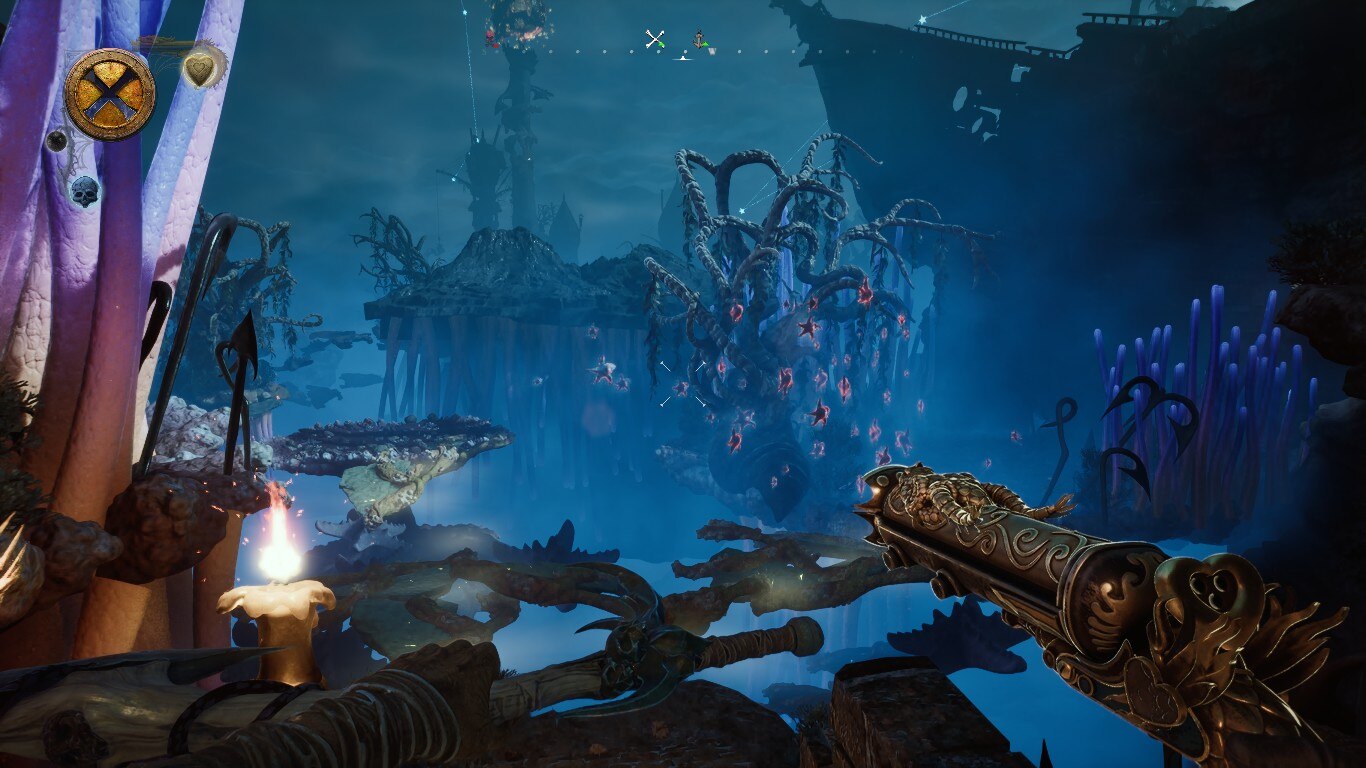Click the crossed bones compass marker
The height and width of the screenshot is (768, 1366).
[x=655, y=39]
